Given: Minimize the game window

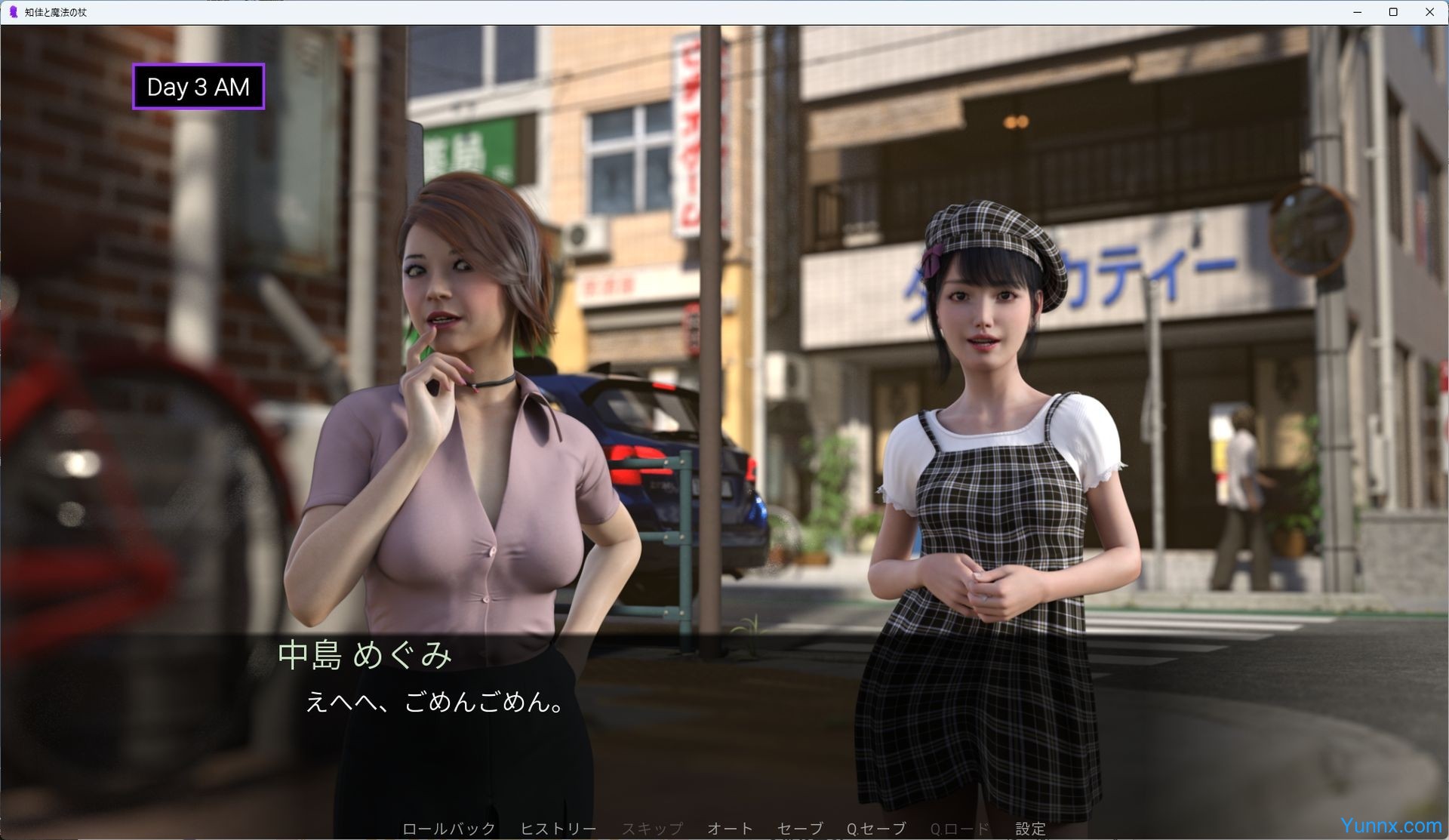Looking at the screenshot, I should pyautogui.click(x=1357, y=12).
